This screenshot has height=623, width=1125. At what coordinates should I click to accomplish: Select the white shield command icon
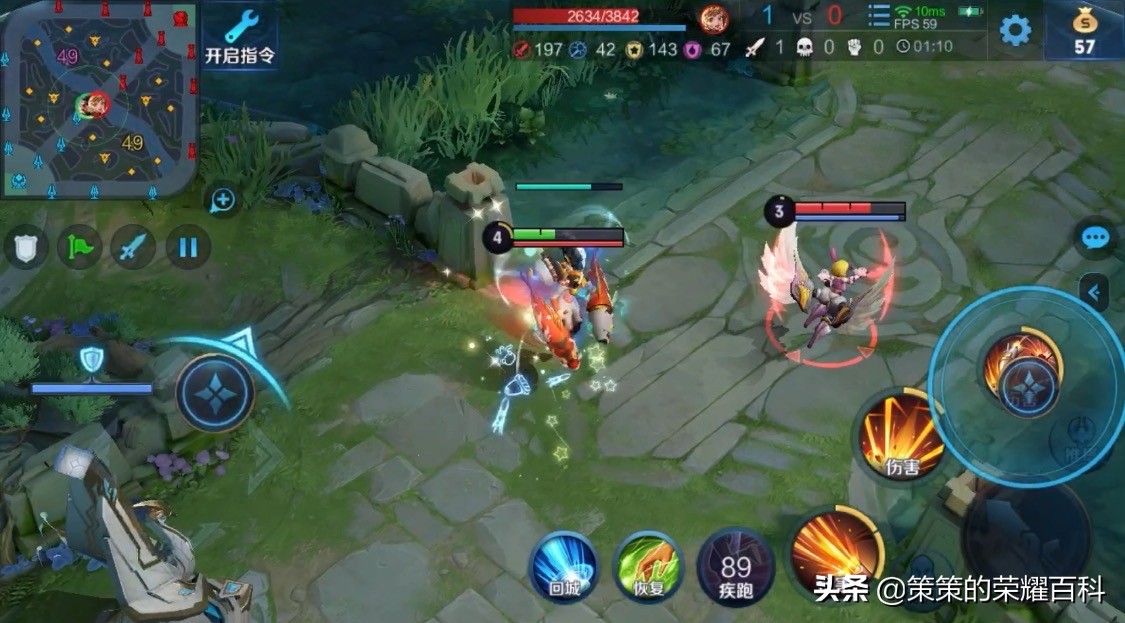pos(26,246)
